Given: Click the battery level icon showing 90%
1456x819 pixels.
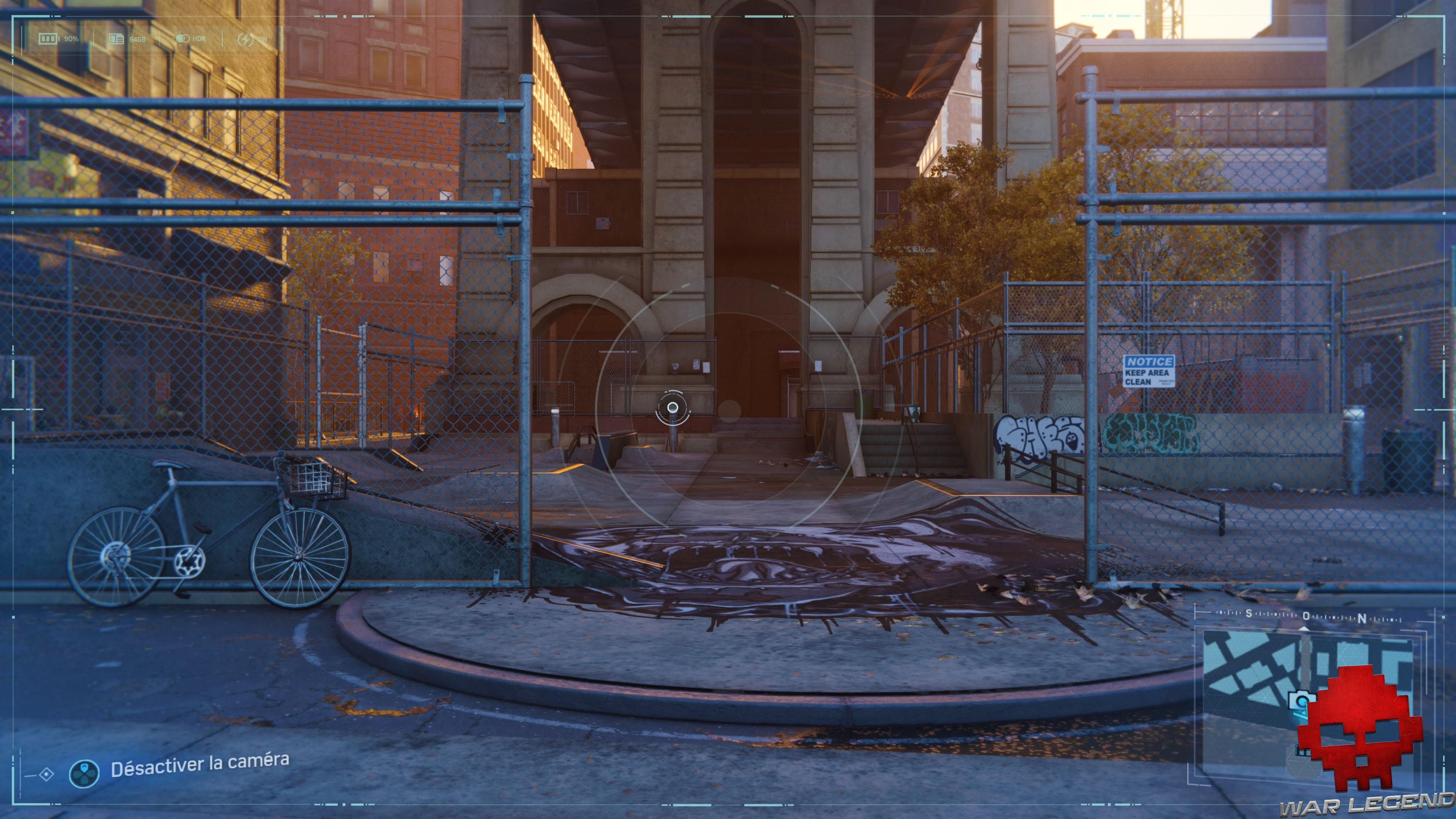Looking at the screenshot, I should 48,38.
